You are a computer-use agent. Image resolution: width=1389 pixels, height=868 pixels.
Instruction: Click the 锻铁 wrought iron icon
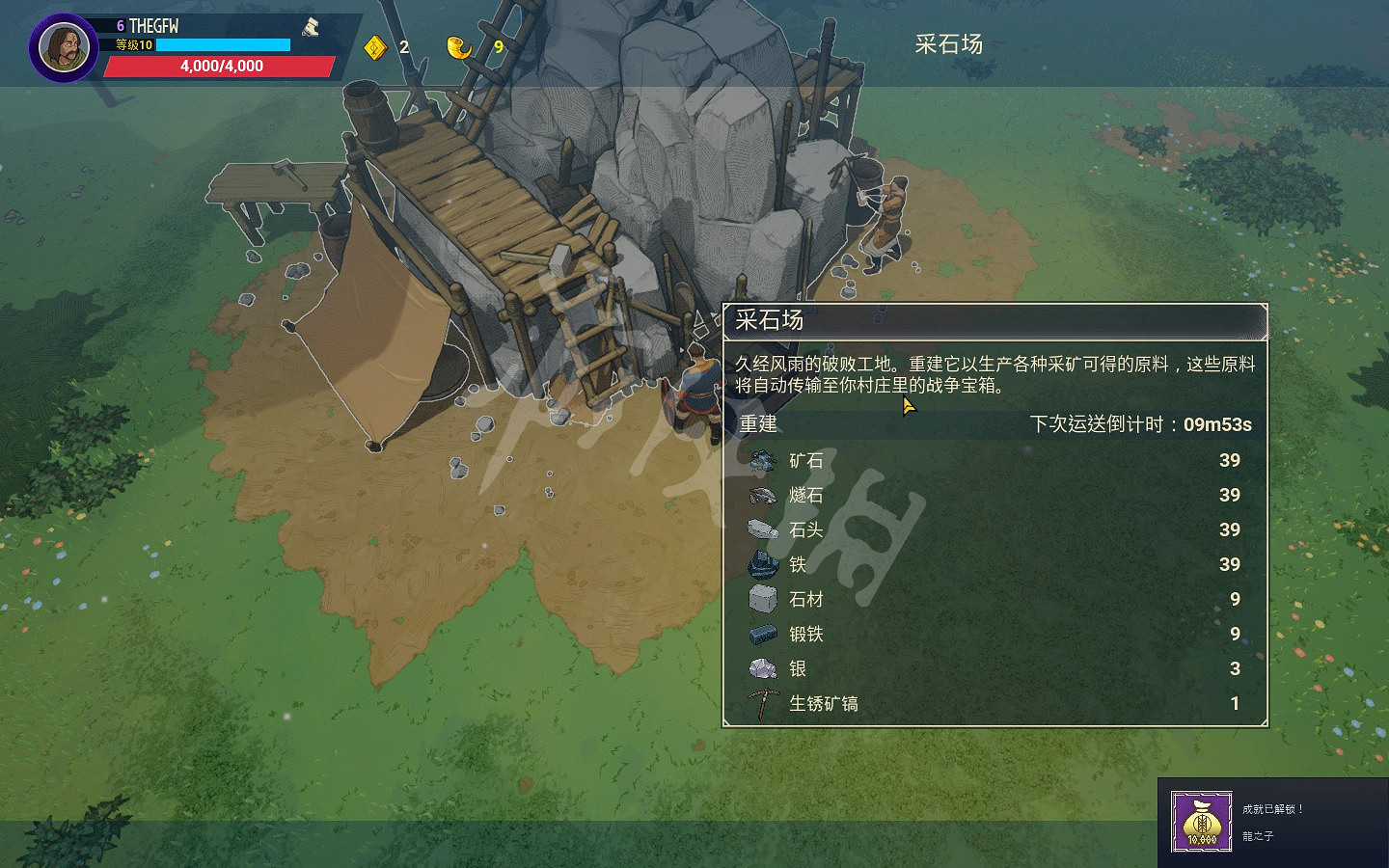tap(761, 634)
